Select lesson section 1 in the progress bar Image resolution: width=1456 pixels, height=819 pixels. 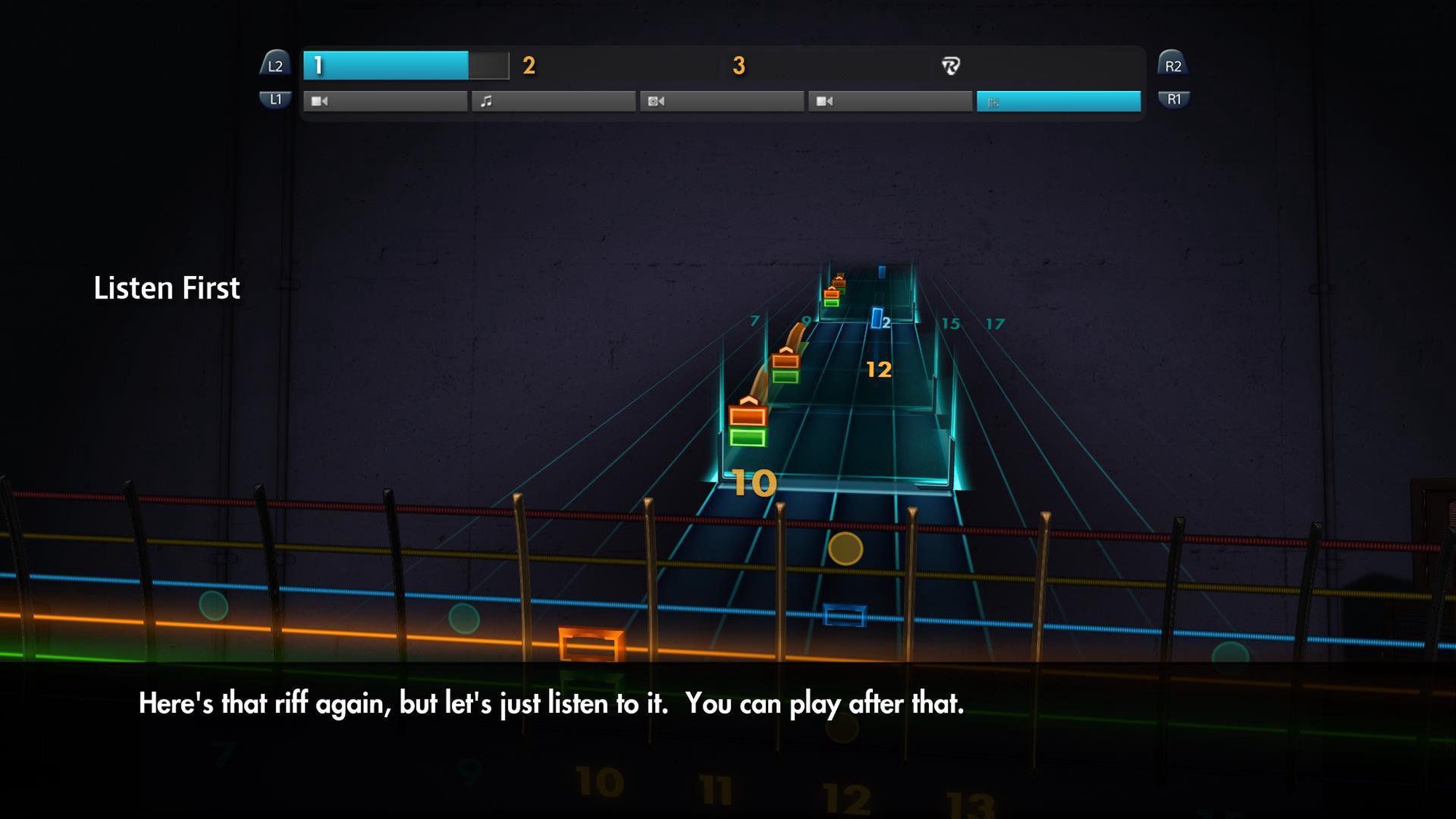pos(386,66)
